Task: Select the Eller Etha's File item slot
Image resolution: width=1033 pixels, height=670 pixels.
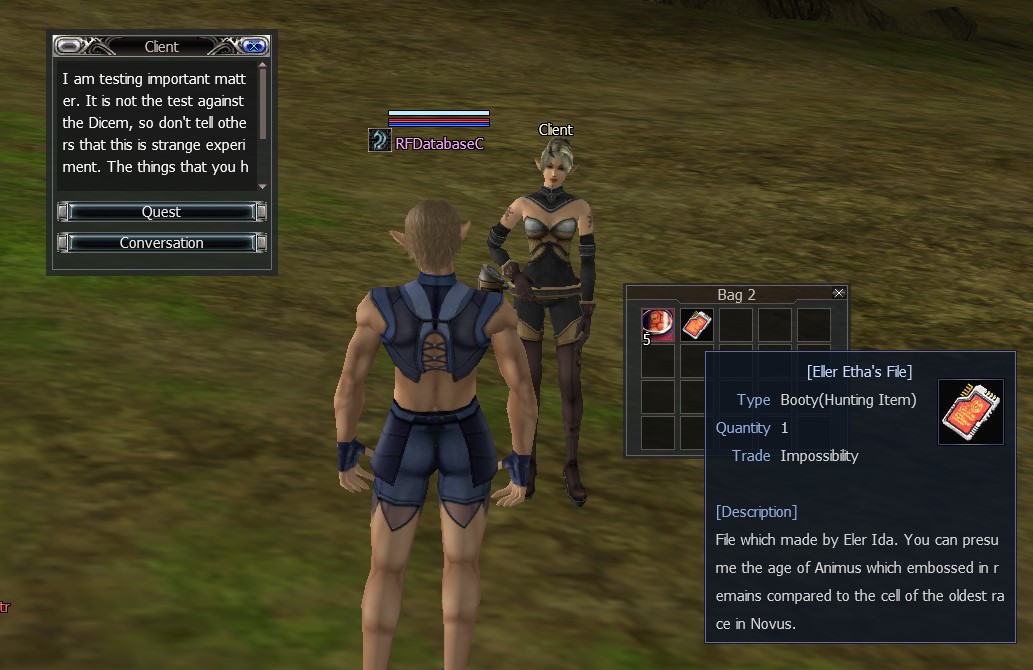Action: tap(697, 325)
